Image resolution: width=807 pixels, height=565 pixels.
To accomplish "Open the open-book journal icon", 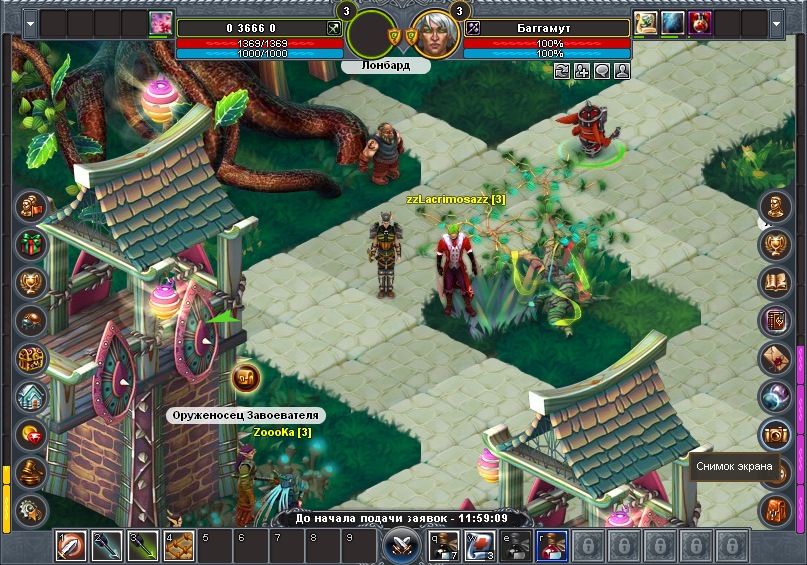I will pyautogui.click(x=775, y=282).
